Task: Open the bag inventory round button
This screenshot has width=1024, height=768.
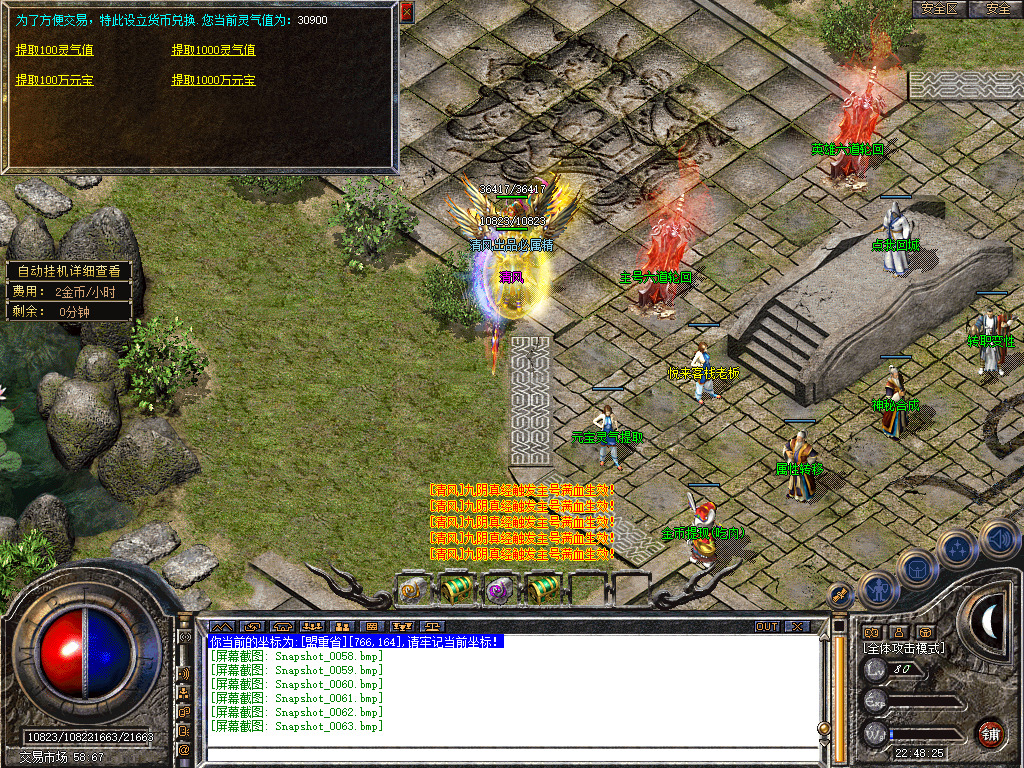Action: 917,567
